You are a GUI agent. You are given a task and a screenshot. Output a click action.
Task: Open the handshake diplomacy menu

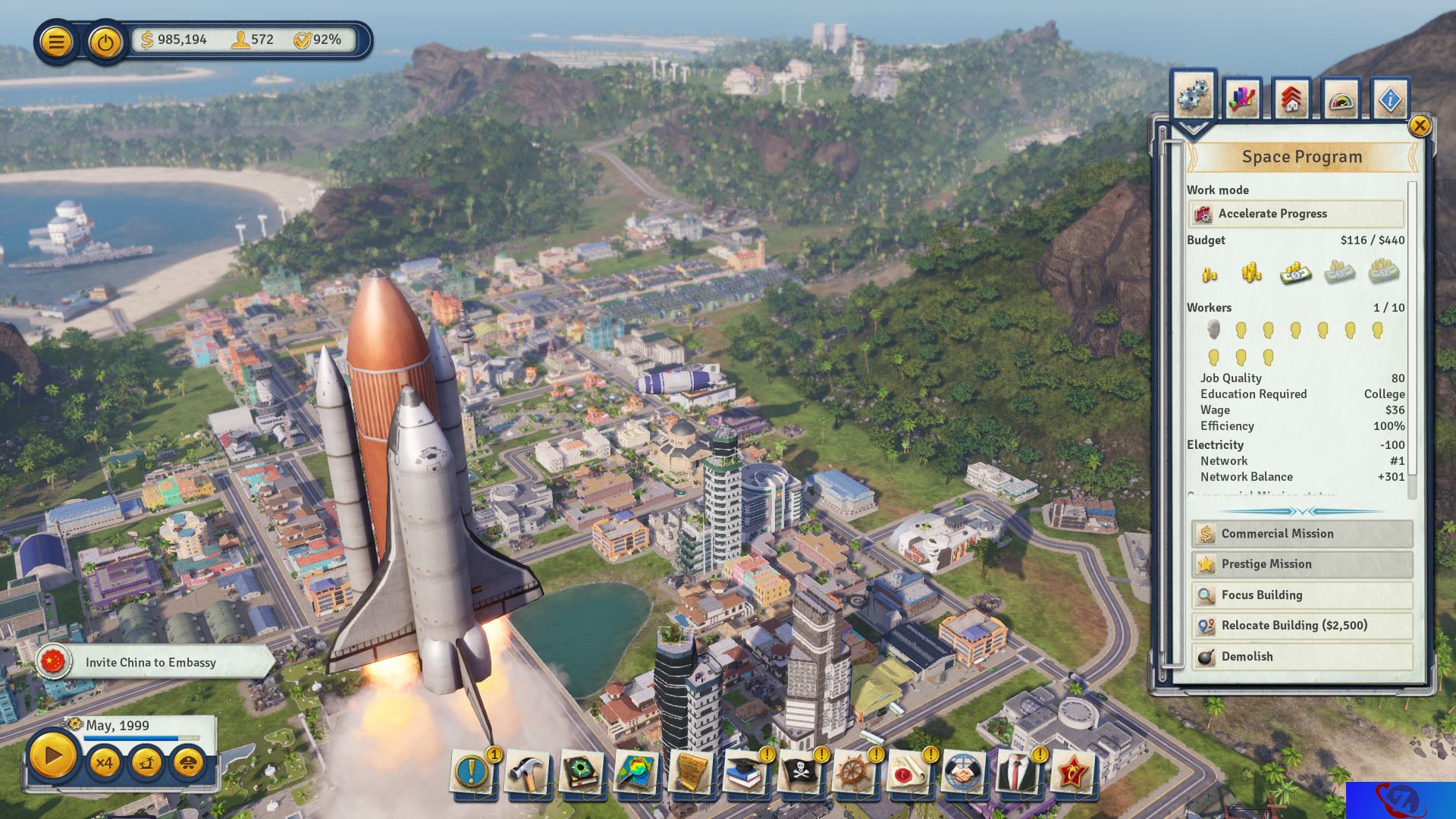(x=963, y=773)
